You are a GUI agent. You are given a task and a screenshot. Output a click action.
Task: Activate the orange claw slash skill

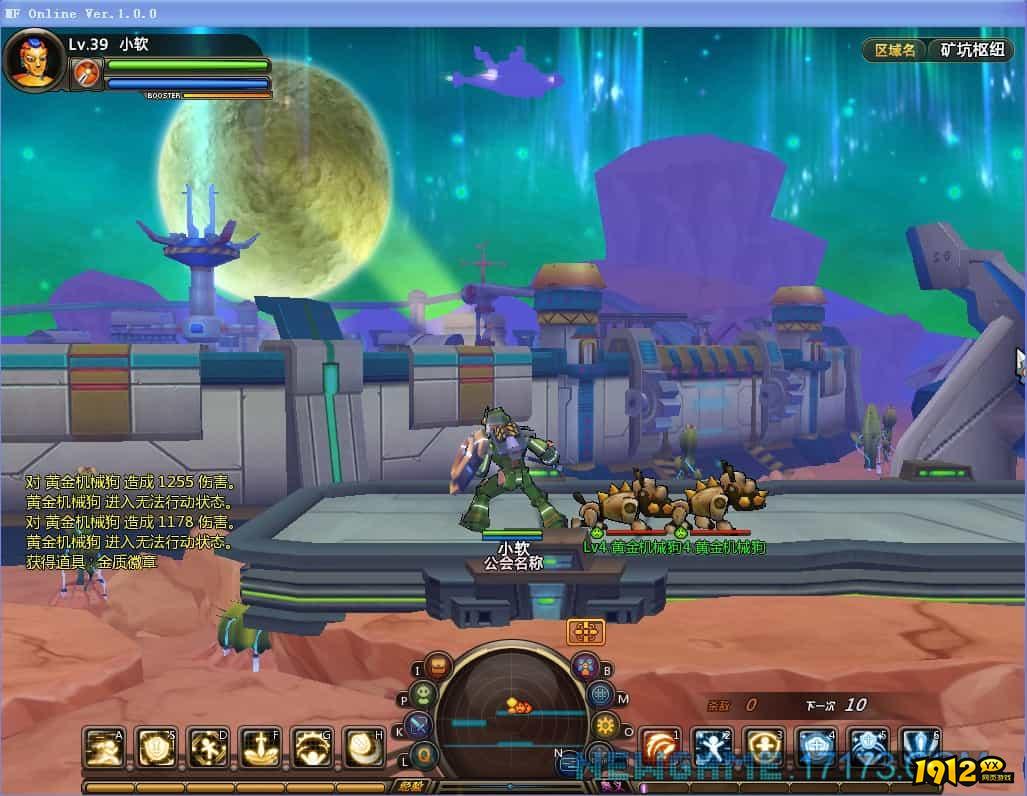pyautogui.click(x=659, y=747)
